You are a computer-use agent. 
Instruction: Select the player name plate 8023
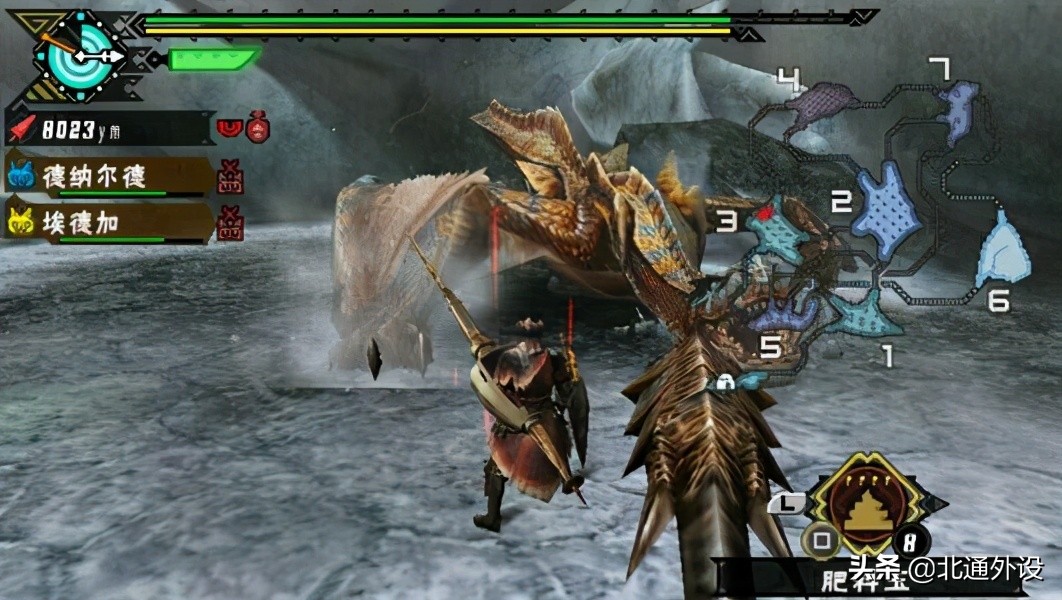pos(110,128)
